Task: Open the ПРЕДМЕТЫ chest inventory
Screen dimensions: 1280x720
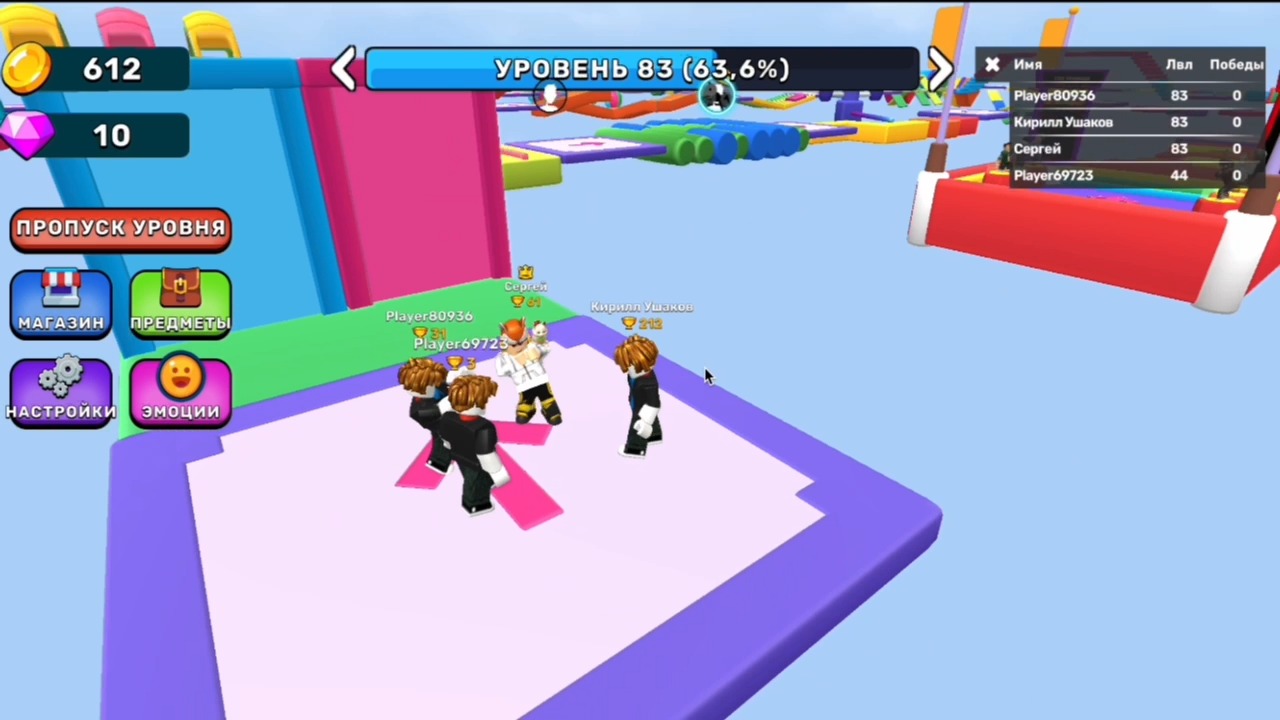Action: pyautogui.click(x=180, y=303)
